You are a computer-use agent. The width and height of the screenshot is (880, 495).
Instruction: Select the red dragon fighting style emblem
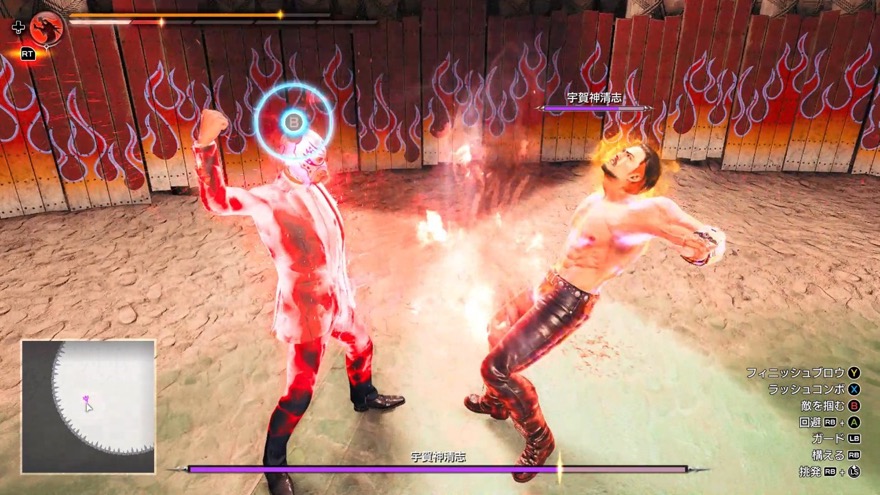45,28
